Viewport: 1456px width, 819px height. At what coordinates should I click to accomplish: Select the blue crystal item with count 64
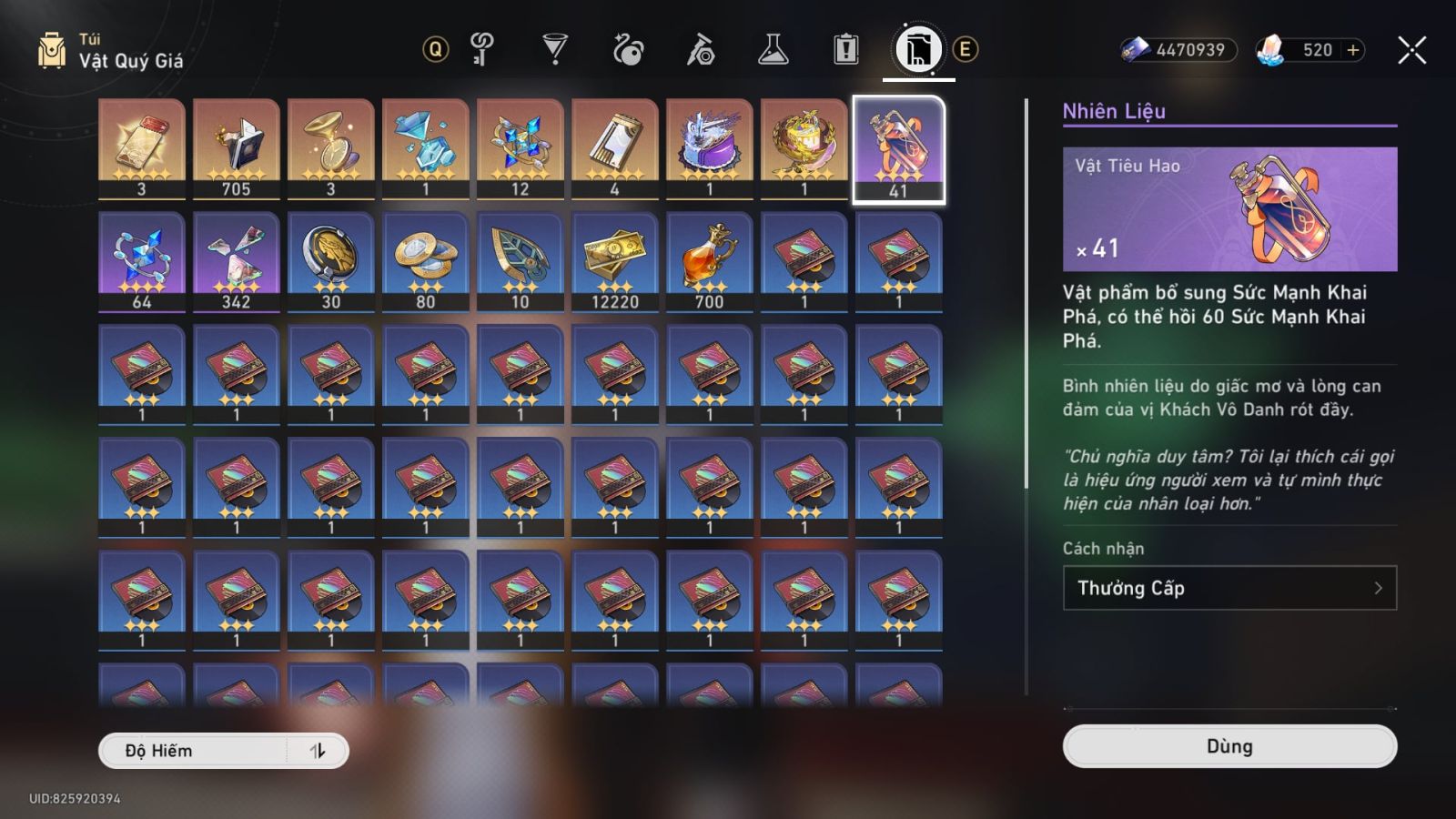pos(142,261)
